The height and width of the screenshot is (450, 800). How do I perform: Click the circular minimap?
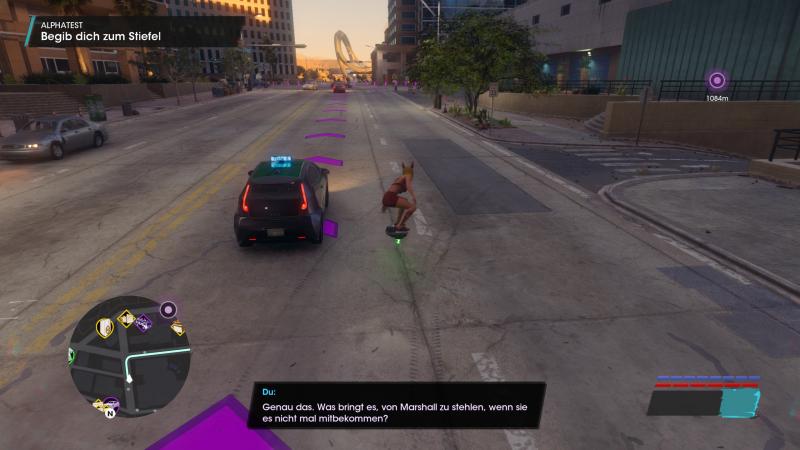click(129, 358)
